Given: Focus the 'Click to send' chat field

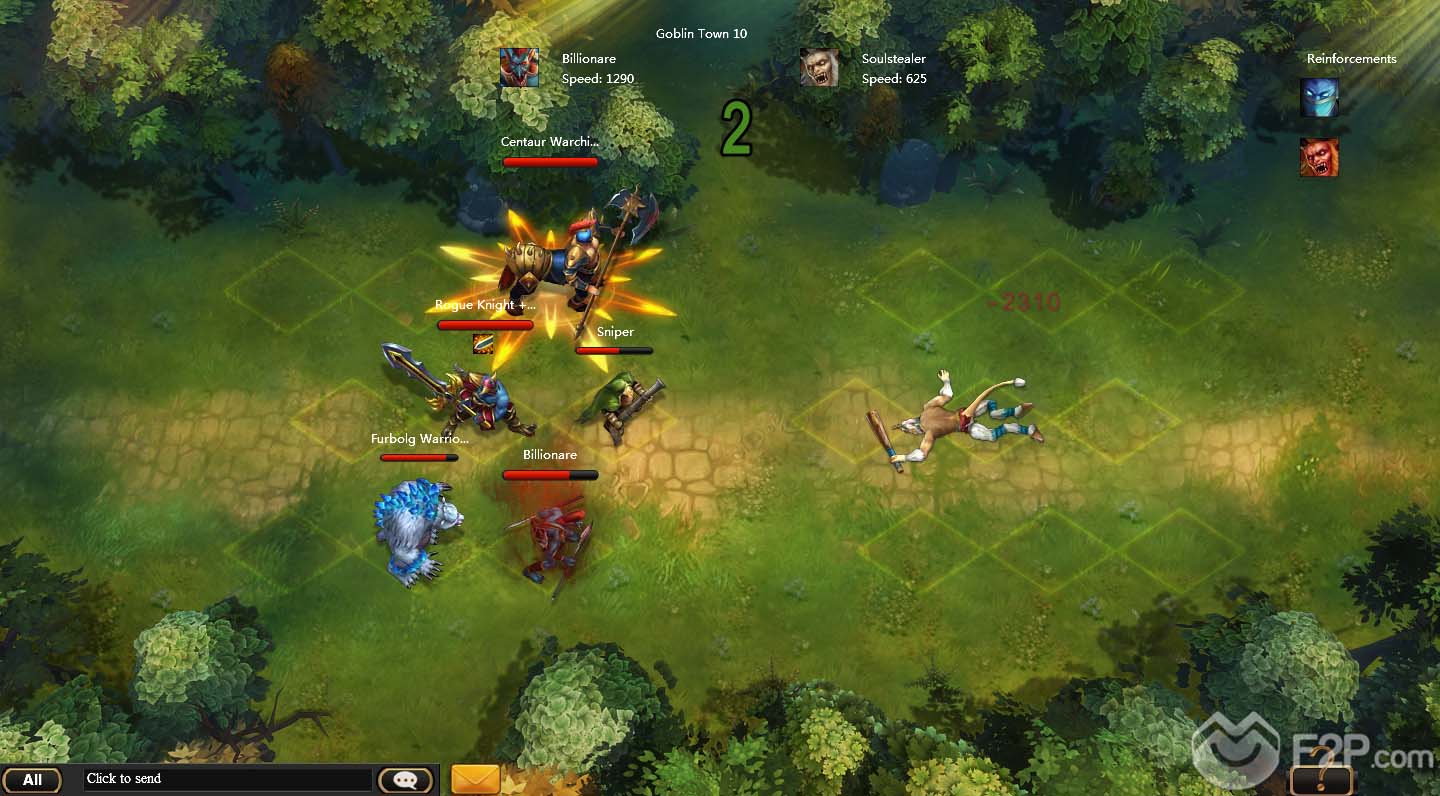Looking at the screenshot, I should 228,779.
